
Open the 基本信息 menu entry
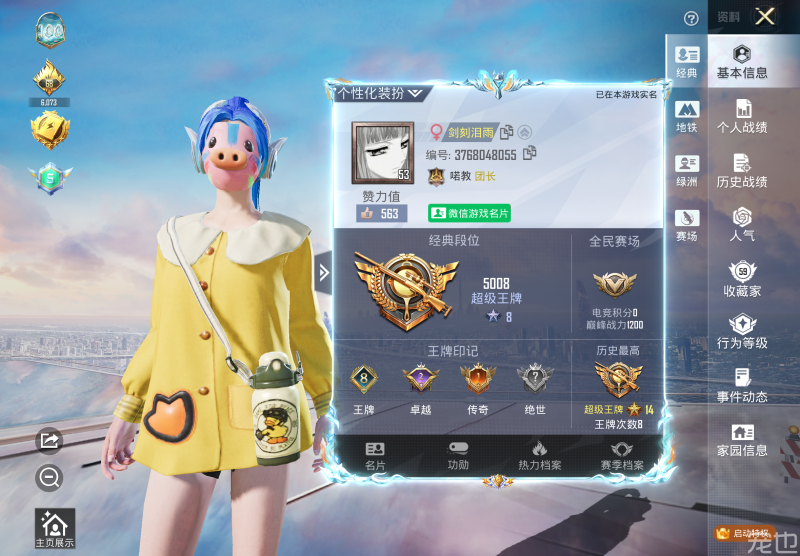click(742, 62)
